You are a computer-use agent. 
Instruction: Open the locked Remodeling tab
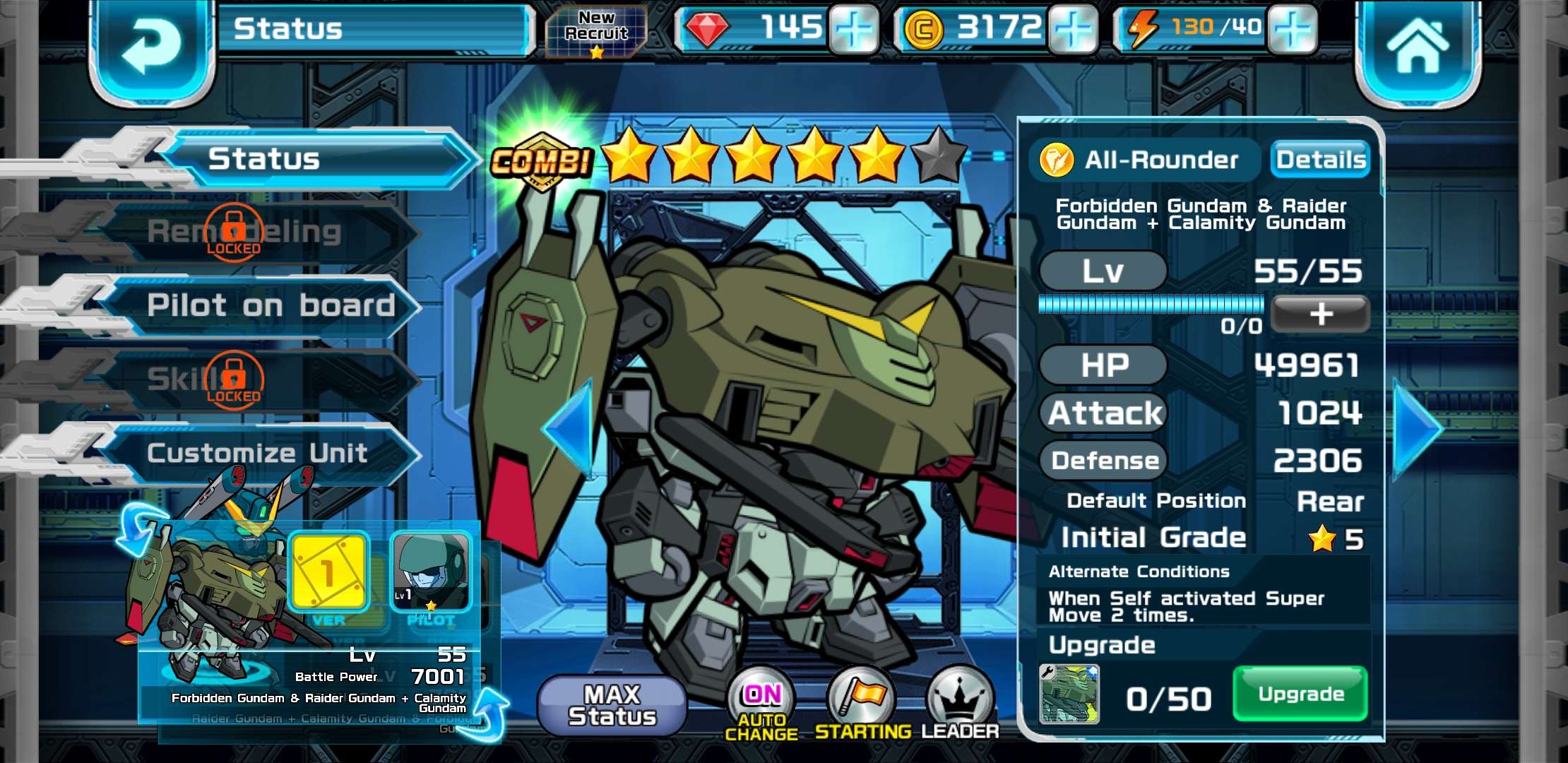[x=244, y=232]
